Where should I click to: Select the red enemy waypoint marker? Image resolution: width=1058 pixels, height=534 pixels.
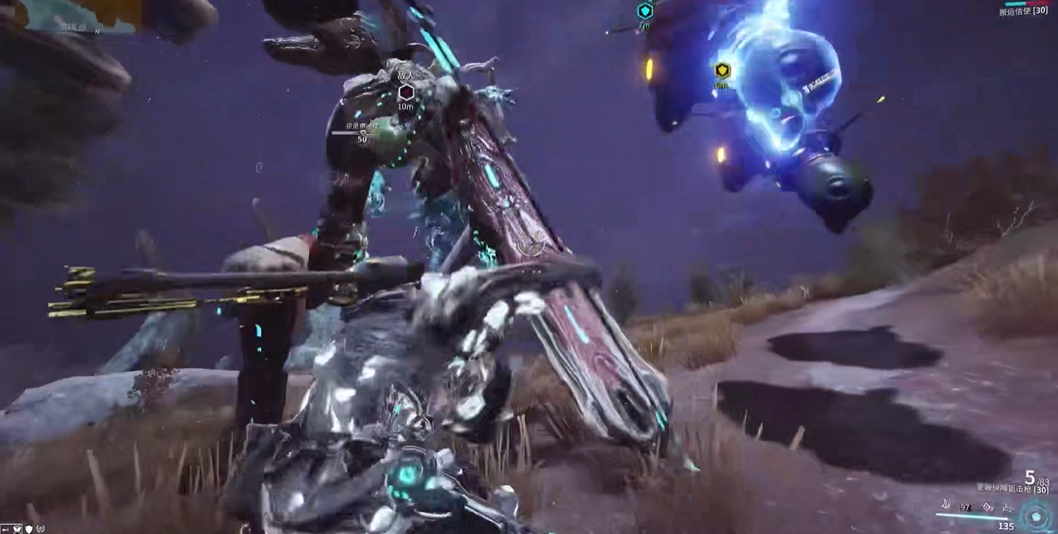click(x=406, y=92)
